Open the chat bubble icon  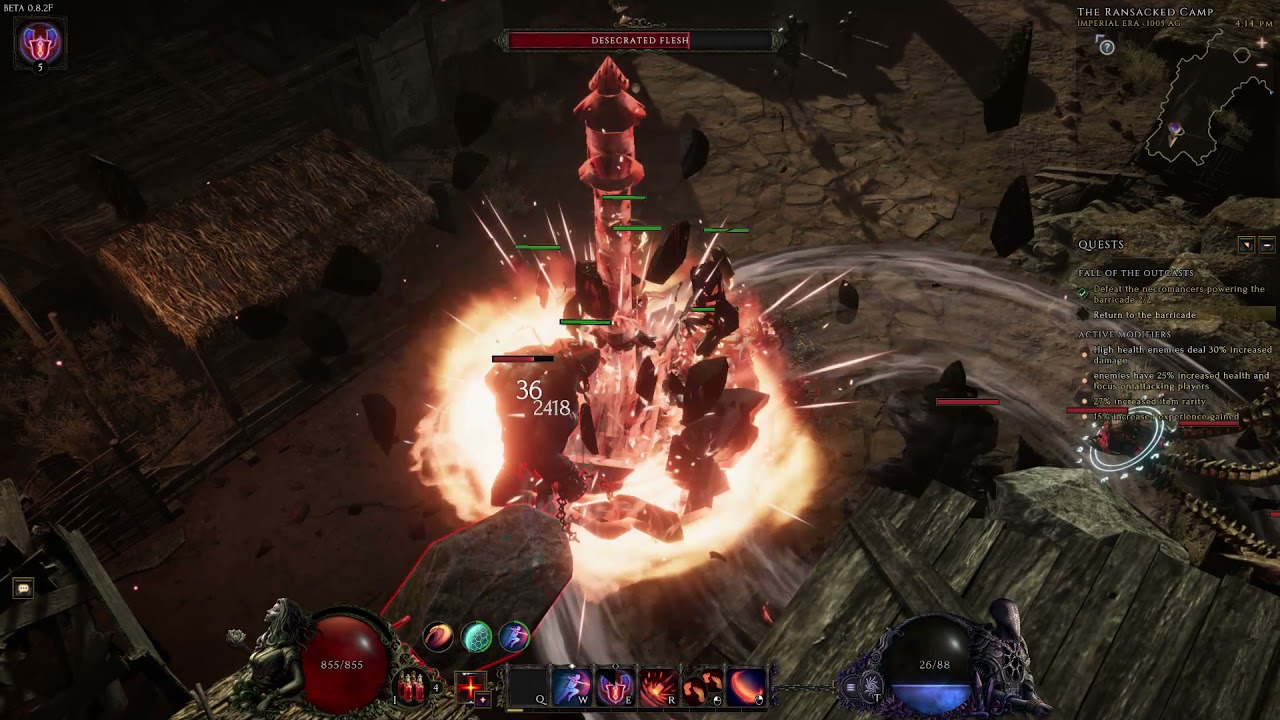pyautogui.click(x=23, y=588)
